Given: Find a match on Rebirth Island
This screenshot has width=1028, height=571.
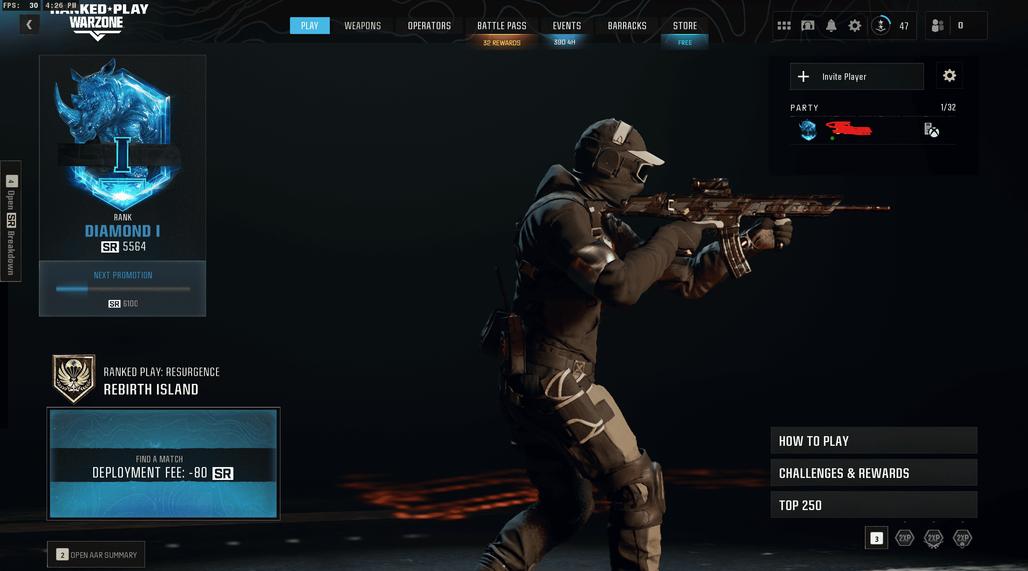Looking at the screenshot, I should (x=163, y=464).
